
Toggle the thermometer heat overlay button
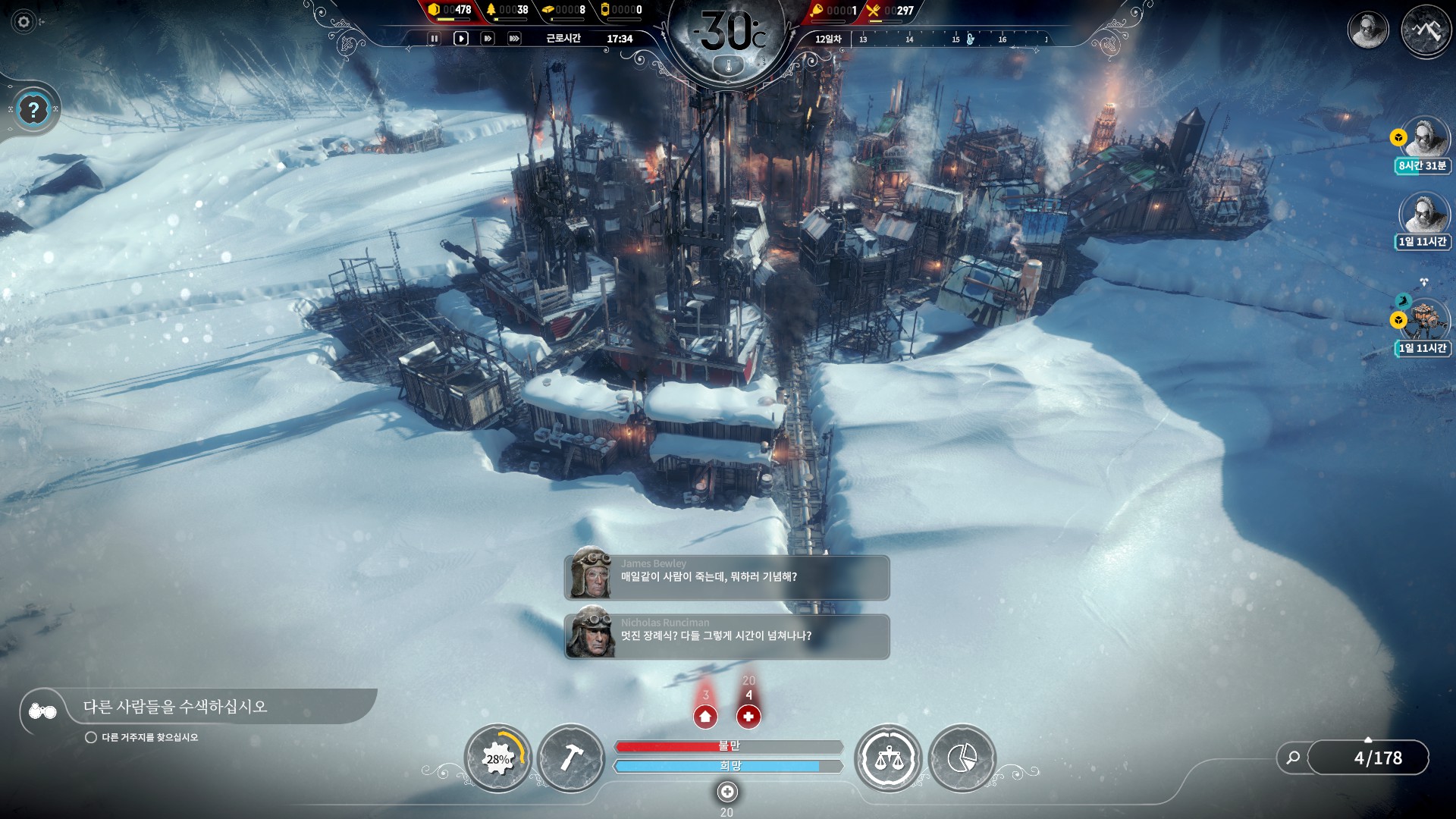coord(729,67)
